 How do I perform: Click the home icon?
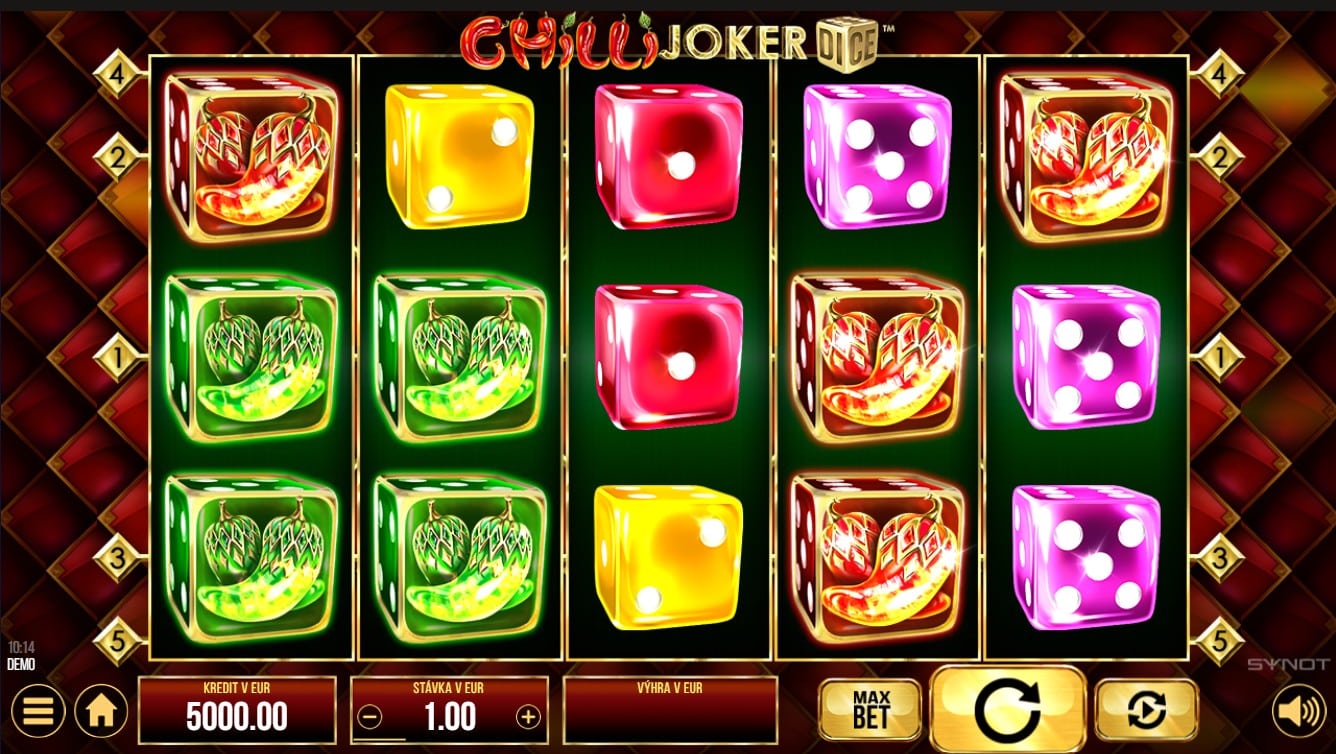(x=99, y=711)
